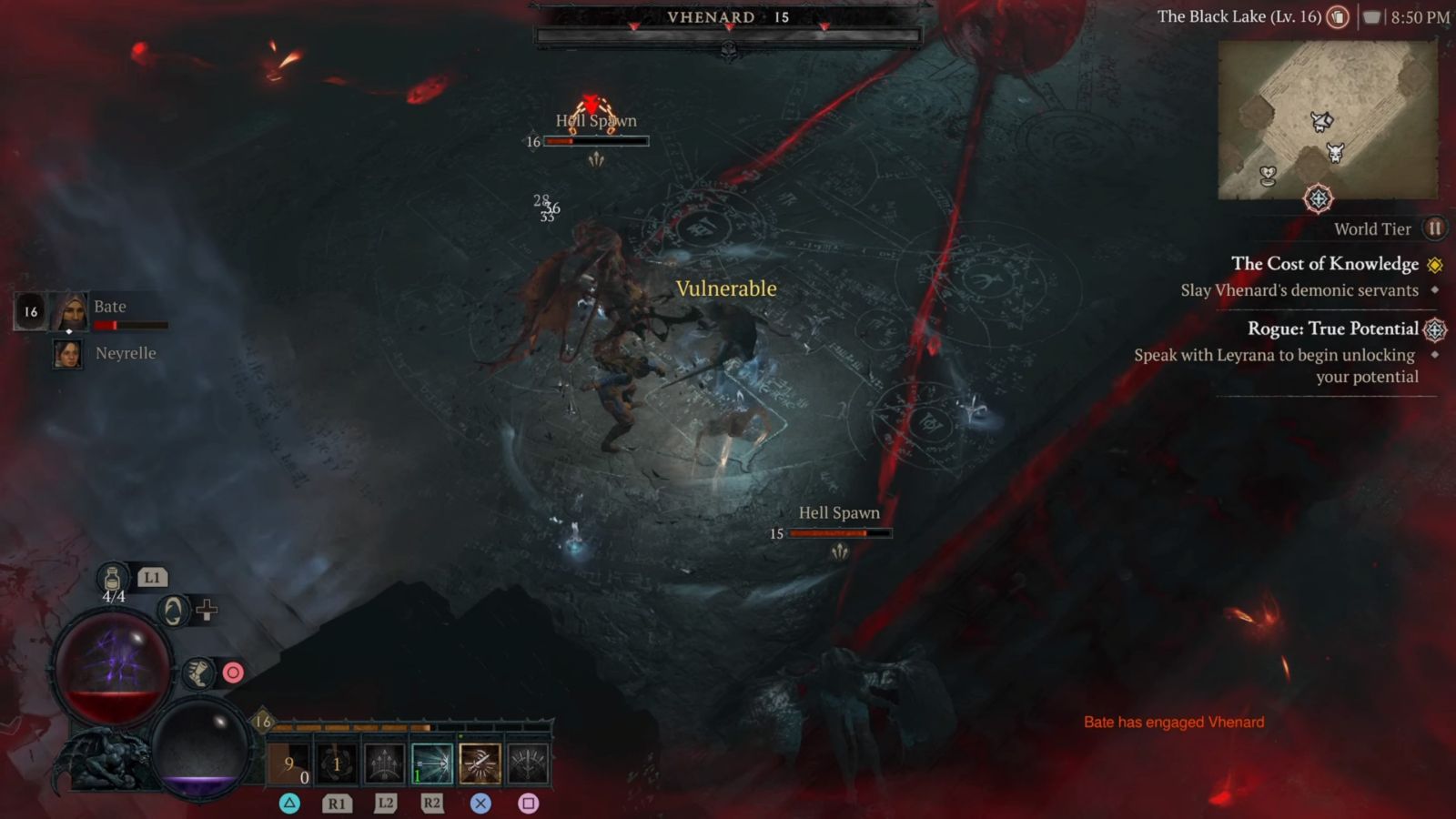The width and height of the screenshot is (1456, 819).
Task: Click the cyan triangle button below the skill bar
Action: [288, 801]
